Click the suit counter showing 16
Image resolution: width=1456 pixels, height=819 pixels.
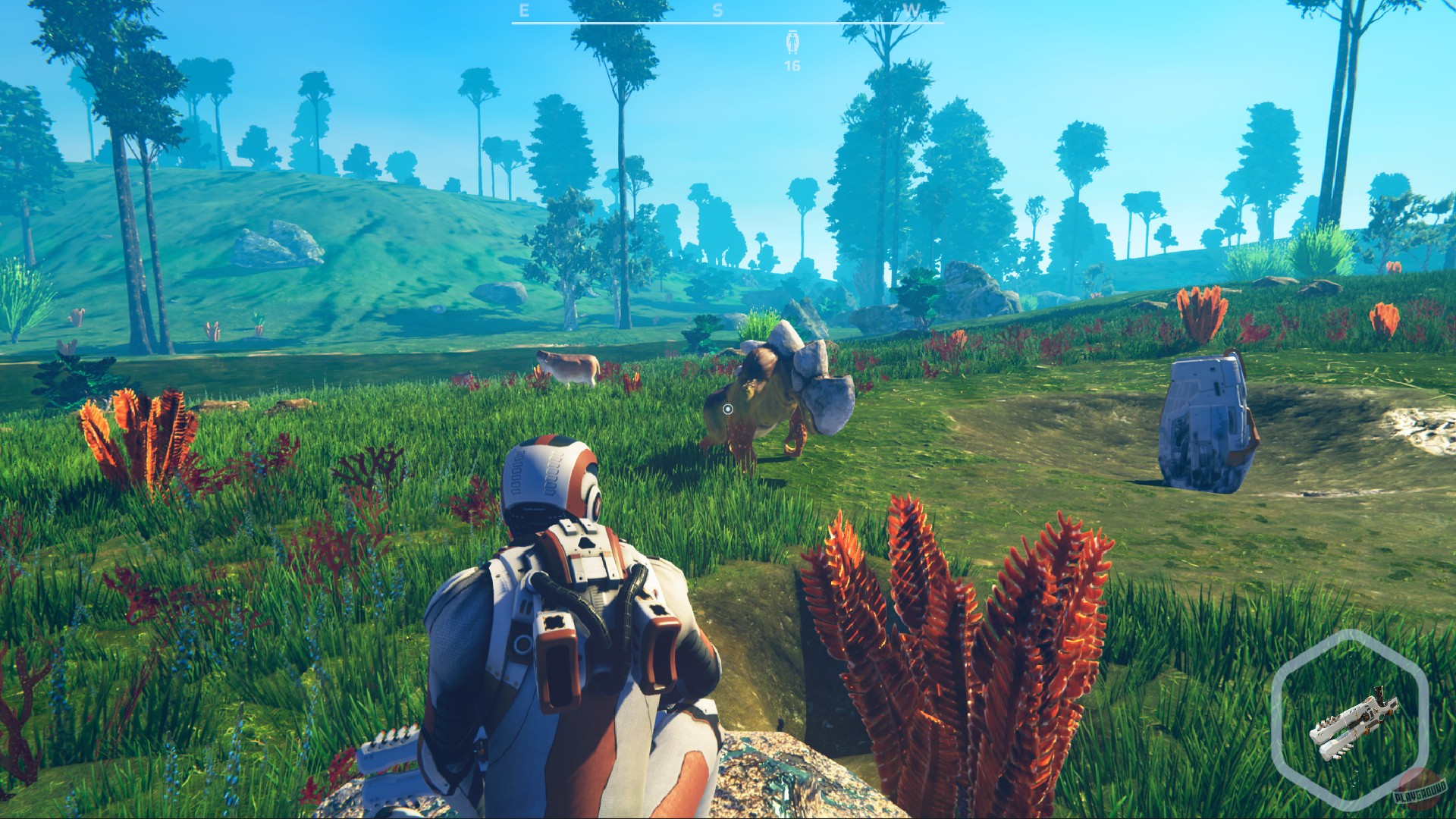pyautogui.click(x=792, y=67)
